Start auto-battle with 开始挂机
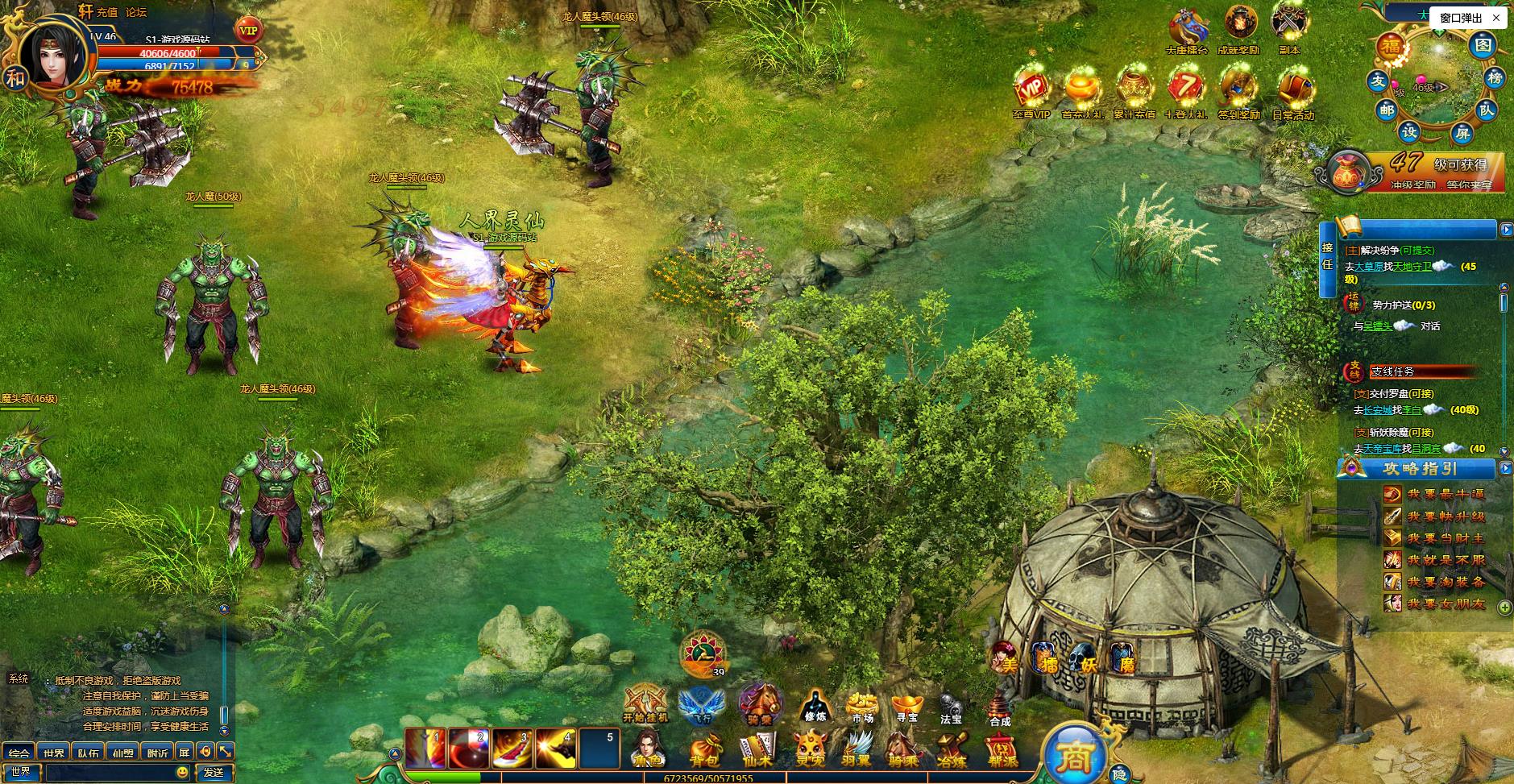 tap(645, 703)
